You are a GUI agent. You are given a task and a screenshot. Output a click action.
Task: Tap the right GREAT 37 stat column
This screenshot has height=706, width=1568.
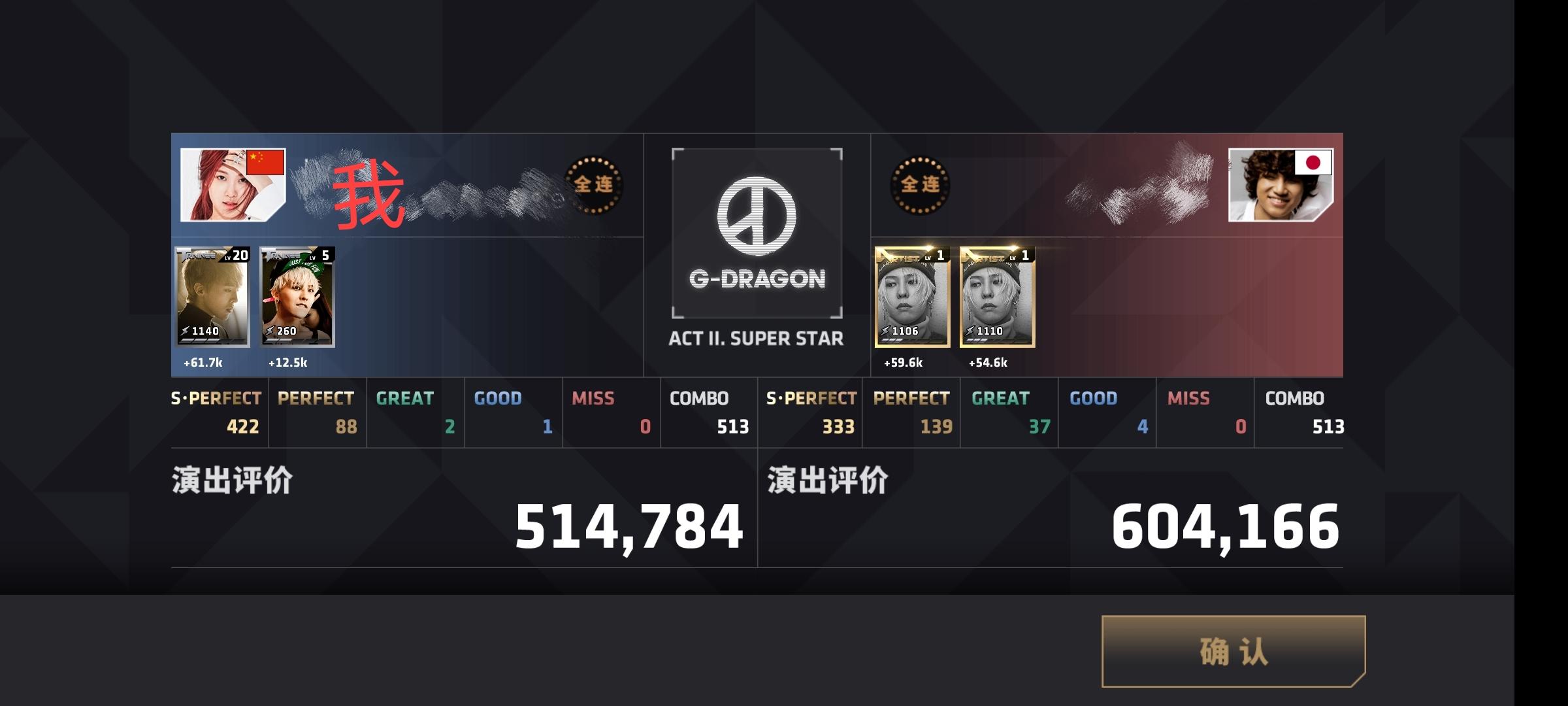pos(1009,412)
